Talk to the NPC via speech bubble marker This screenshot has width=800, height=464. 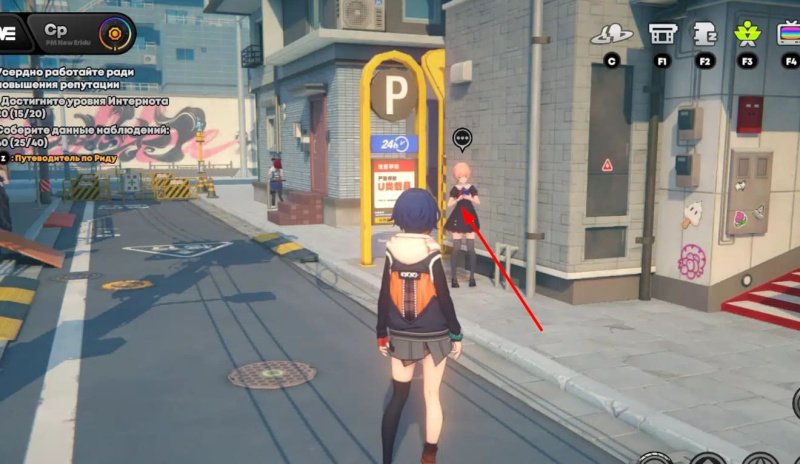(x=461, y=139)
